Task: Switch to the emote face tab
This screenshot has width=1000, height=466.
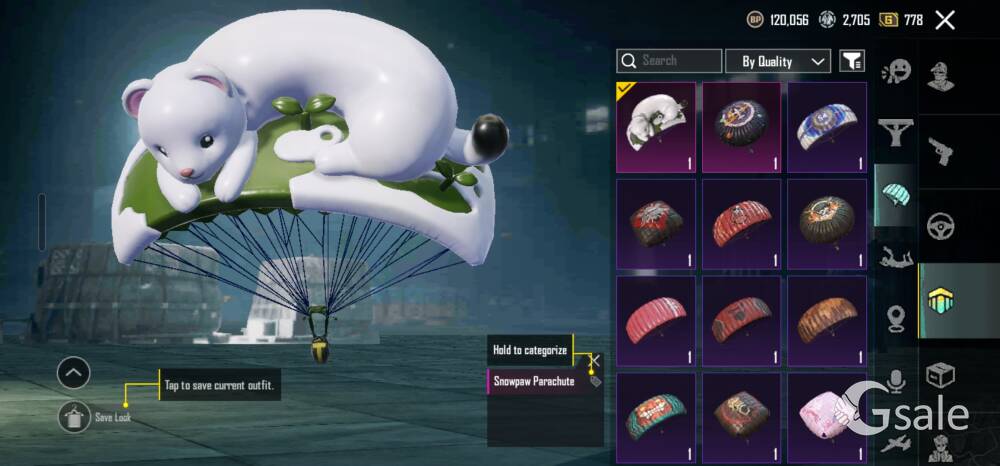Action: pos(895,73)
